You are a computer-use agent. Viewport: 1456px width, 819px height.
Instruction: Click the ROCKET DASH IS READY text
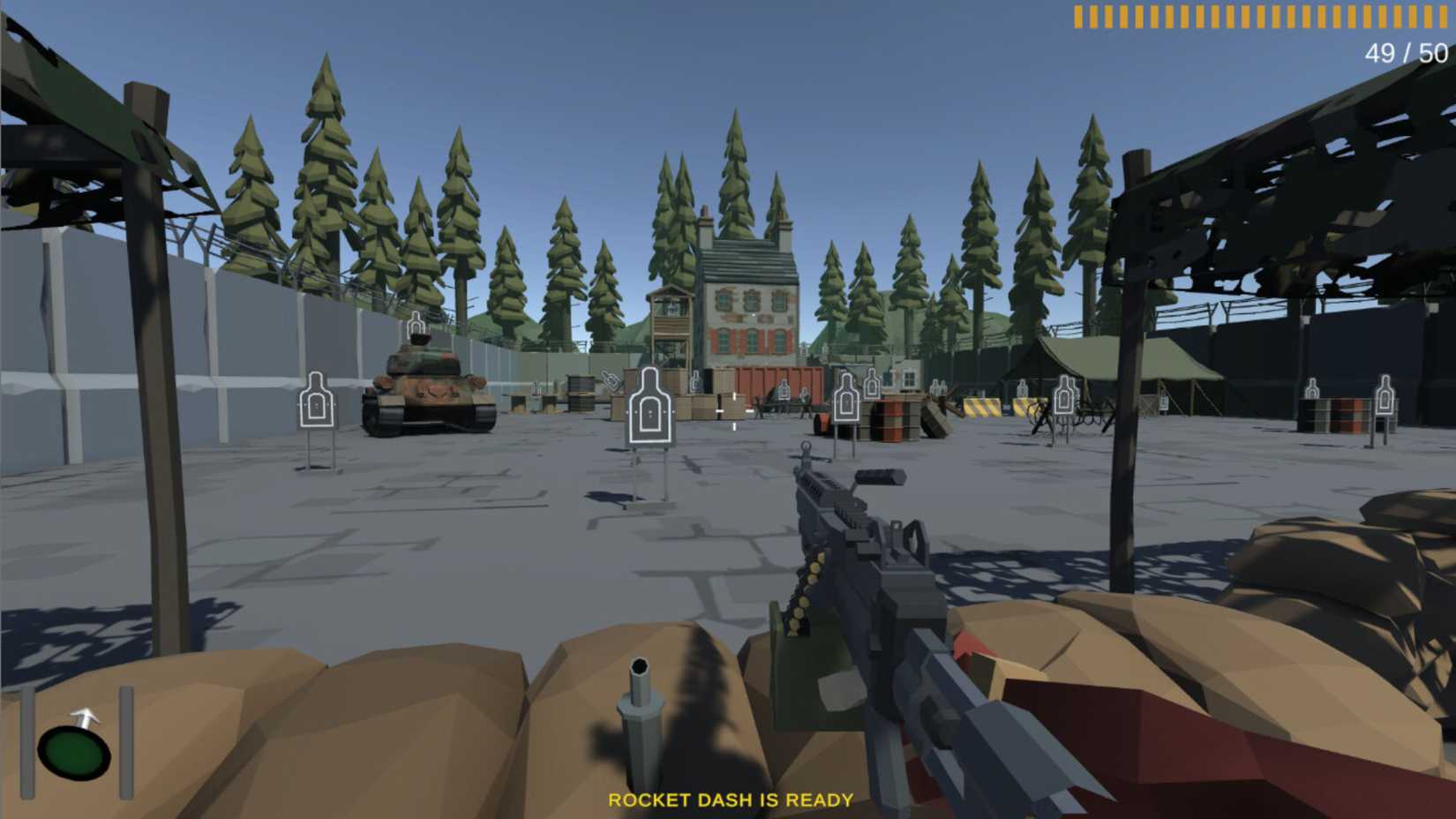click(x=731, y=800)
